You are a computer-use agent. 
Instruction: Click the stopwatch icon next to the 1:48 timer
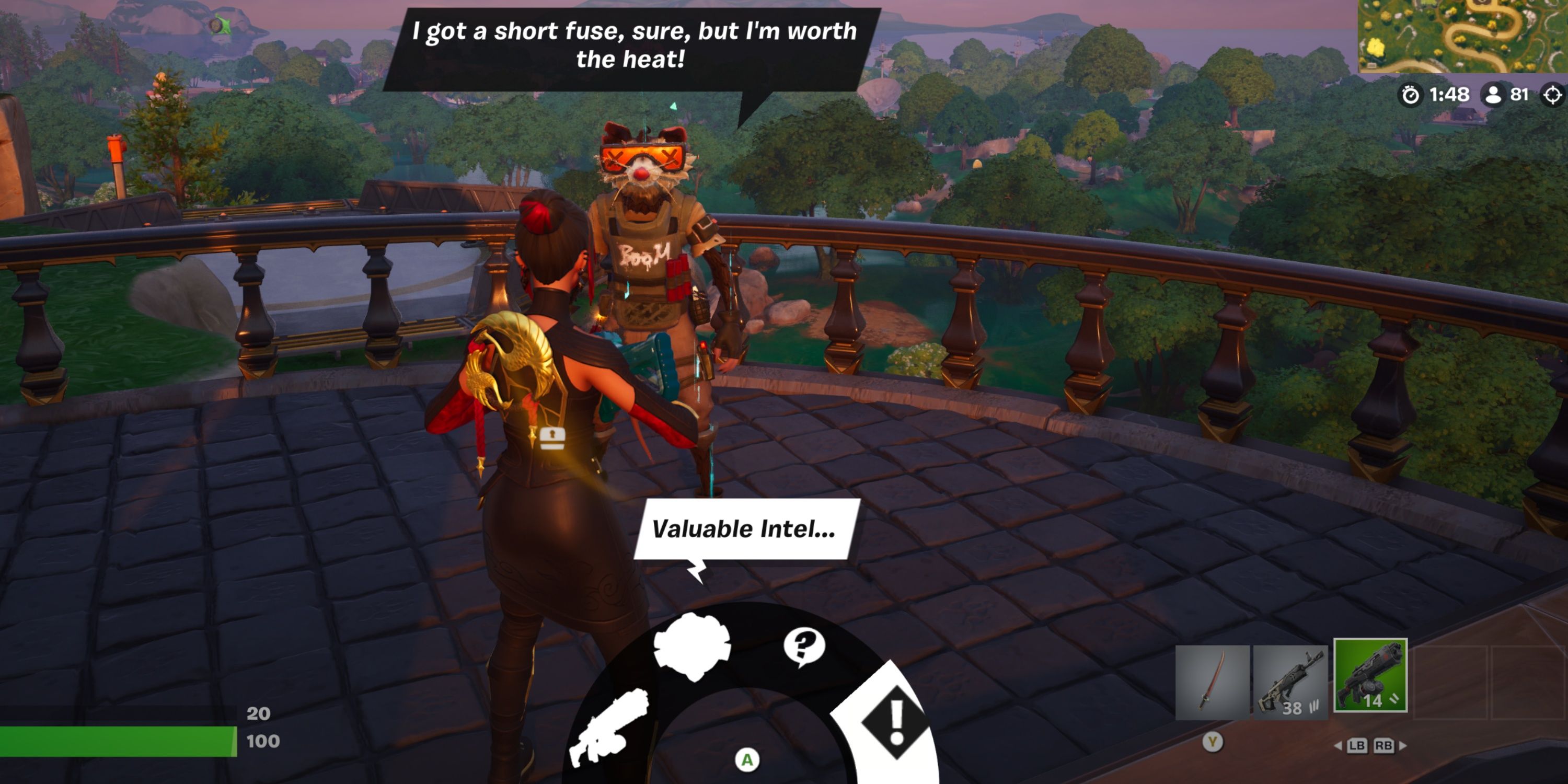tap(1410, 95)
